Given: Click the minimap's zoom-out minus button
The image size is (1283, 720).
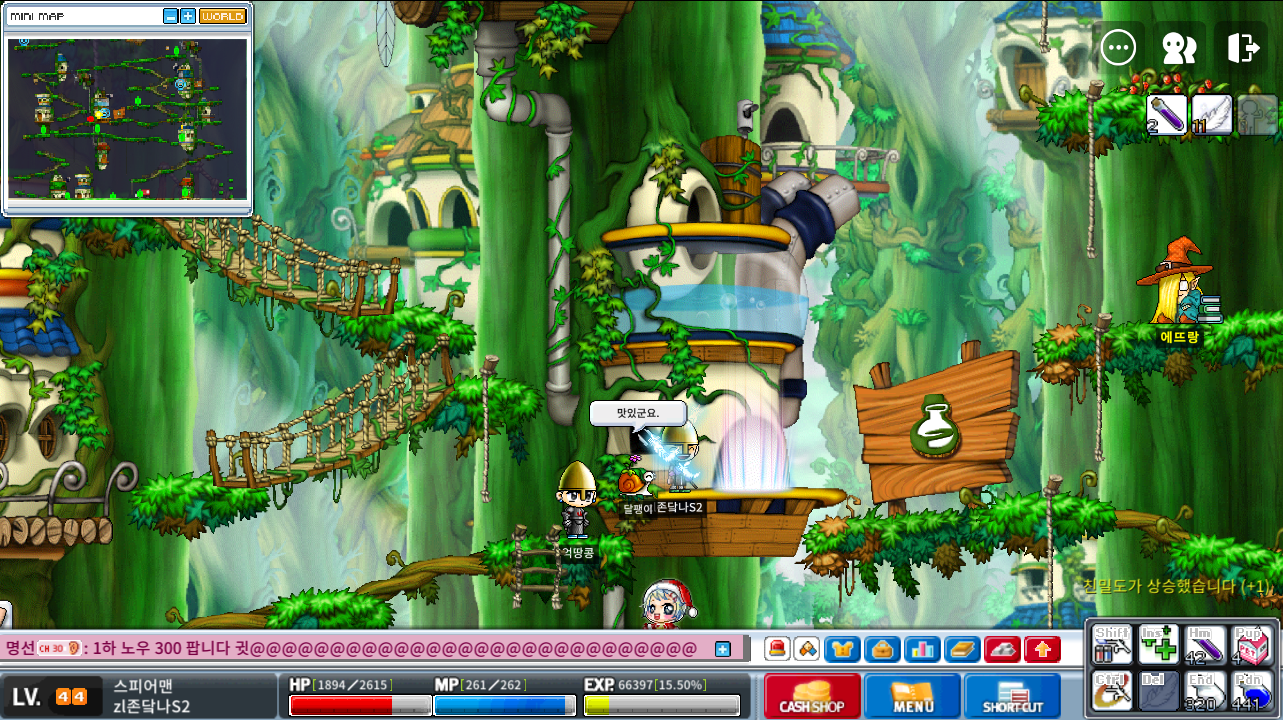Looking at the screenshot, I should pos(170,17).
